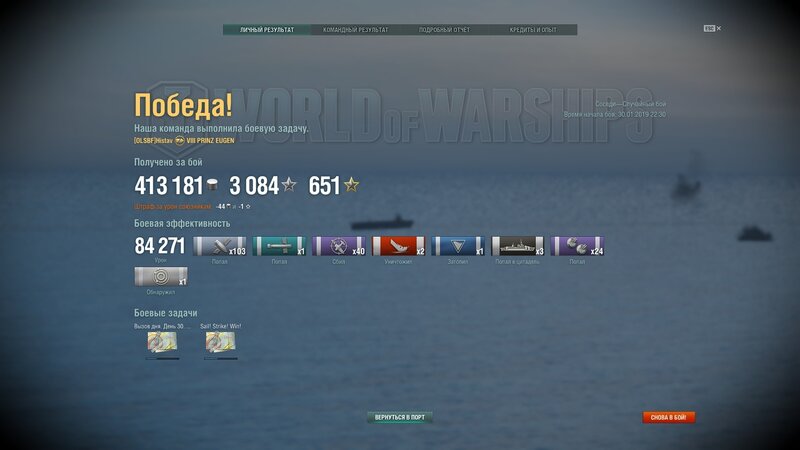This screenshot has width=800, height=450.
Task: Select the Кредиты и опыт tab
Action: [533, 30]
